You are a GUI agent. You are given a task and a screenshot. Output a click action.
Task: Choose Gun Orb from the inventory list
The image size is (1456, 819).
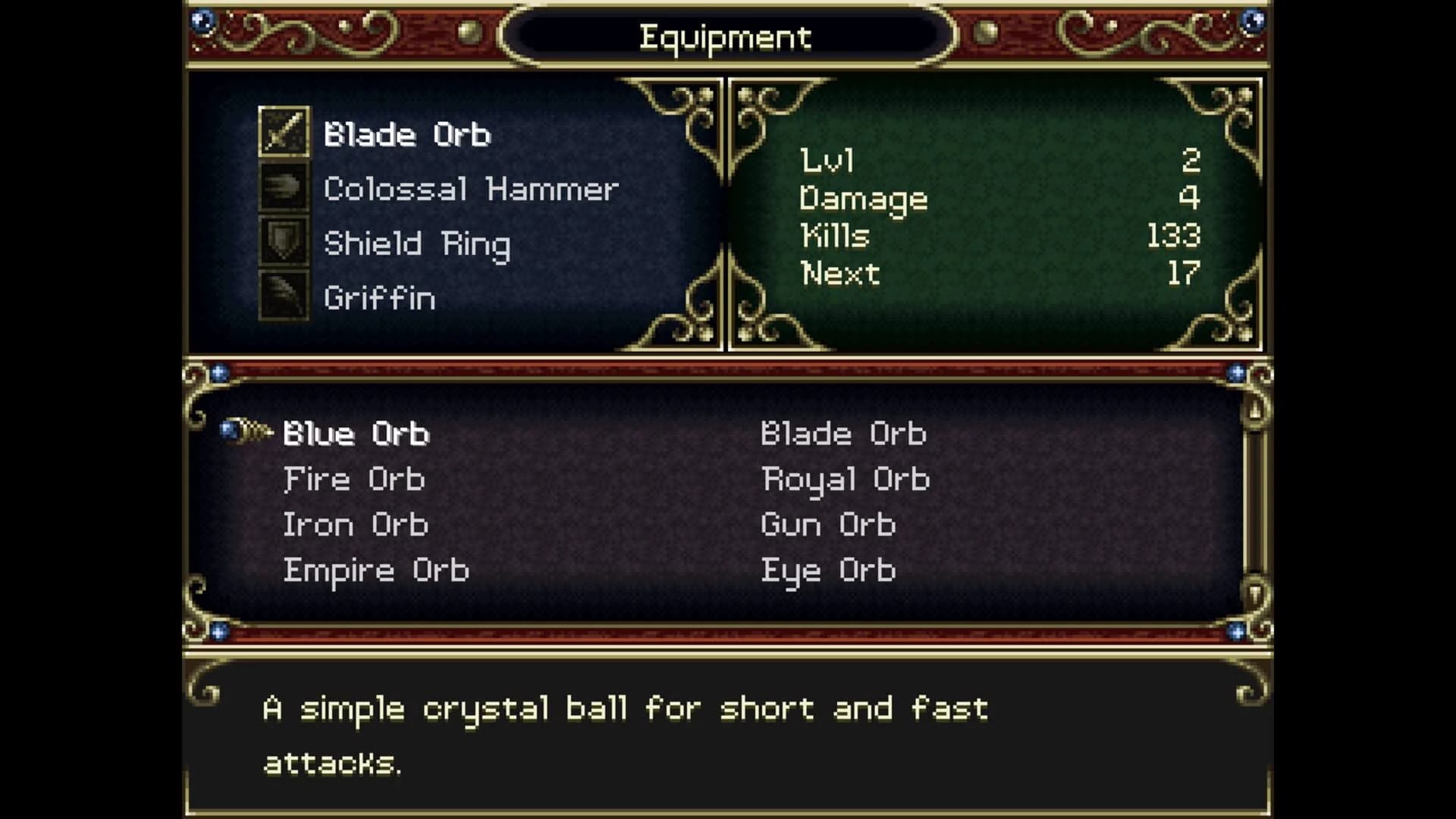pos(828,524)
